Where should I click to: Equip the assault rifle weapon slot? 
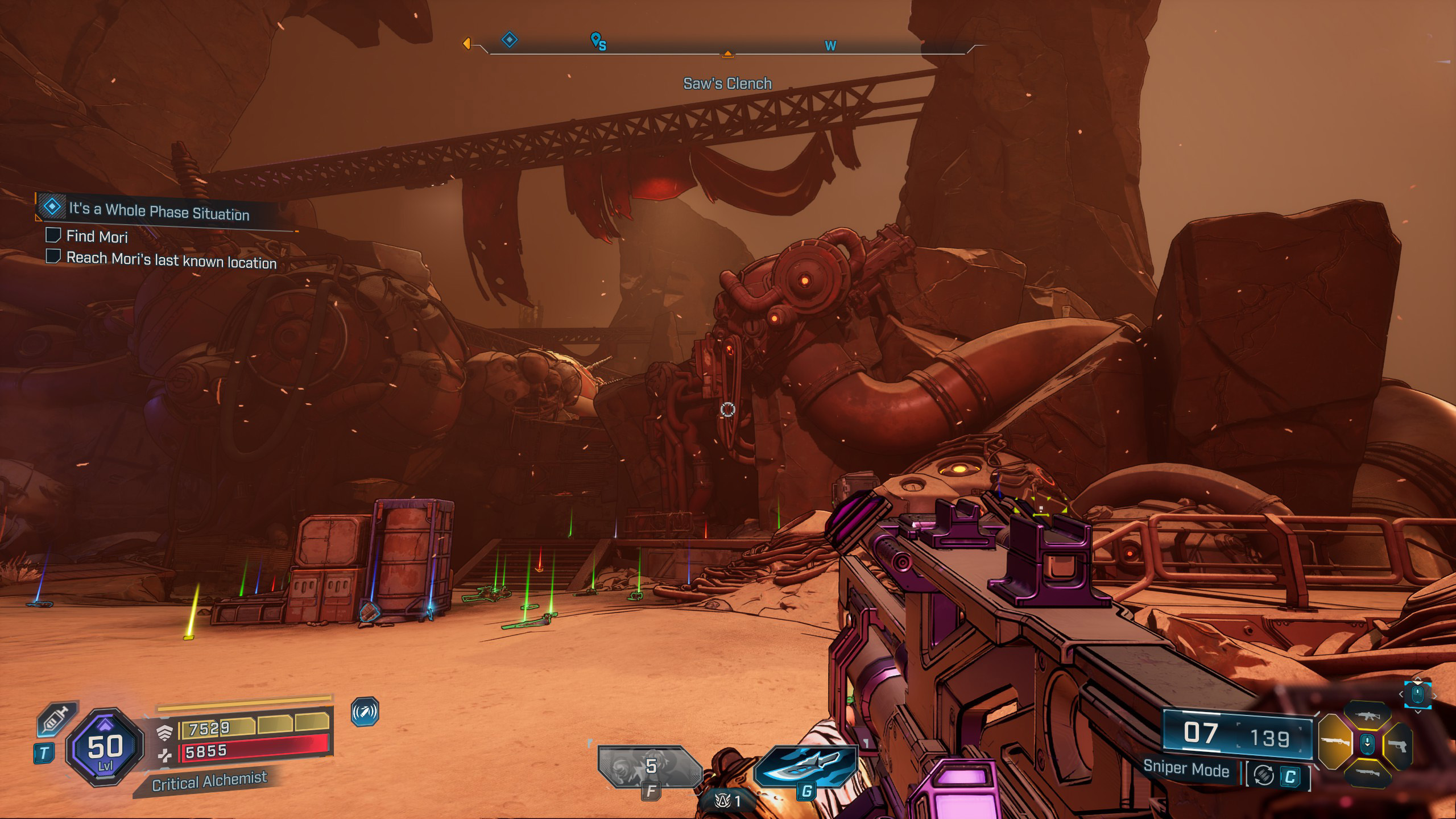(1367, 716)
